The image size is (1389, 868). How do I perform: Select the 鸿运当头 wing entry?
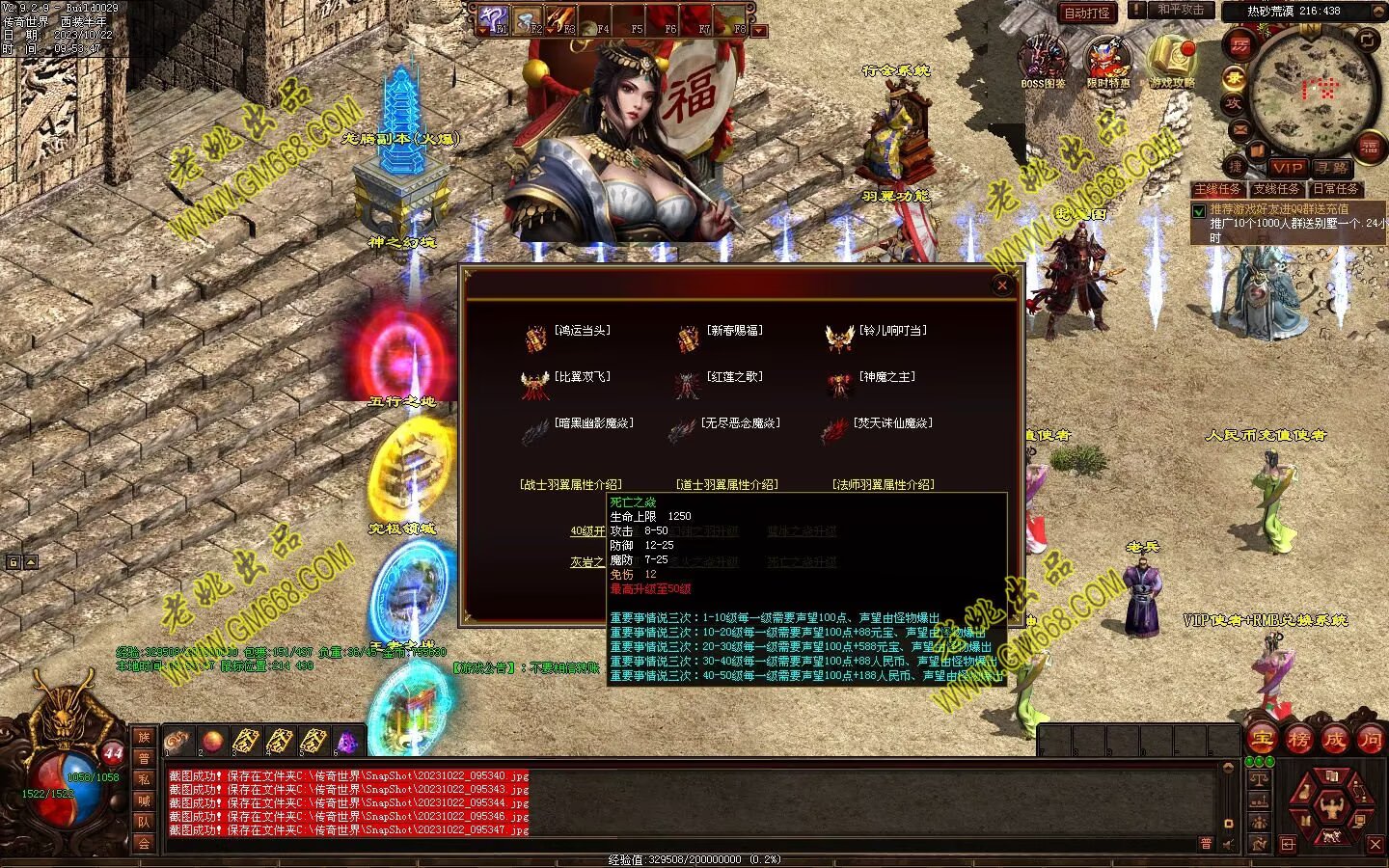point(582,331)
